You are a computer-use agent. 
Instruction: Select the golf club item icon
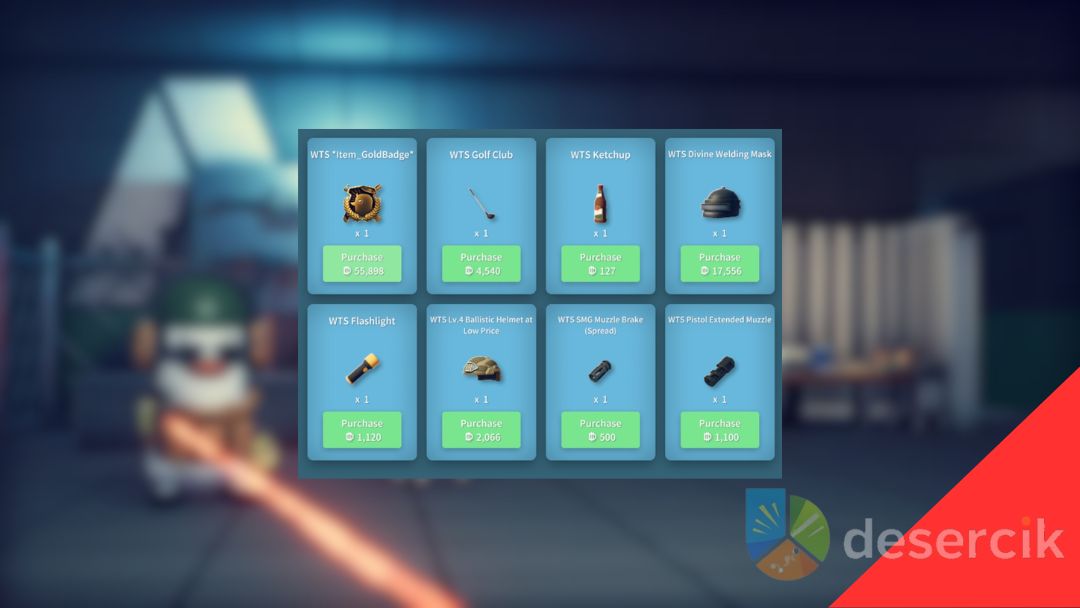pos(481,204)
